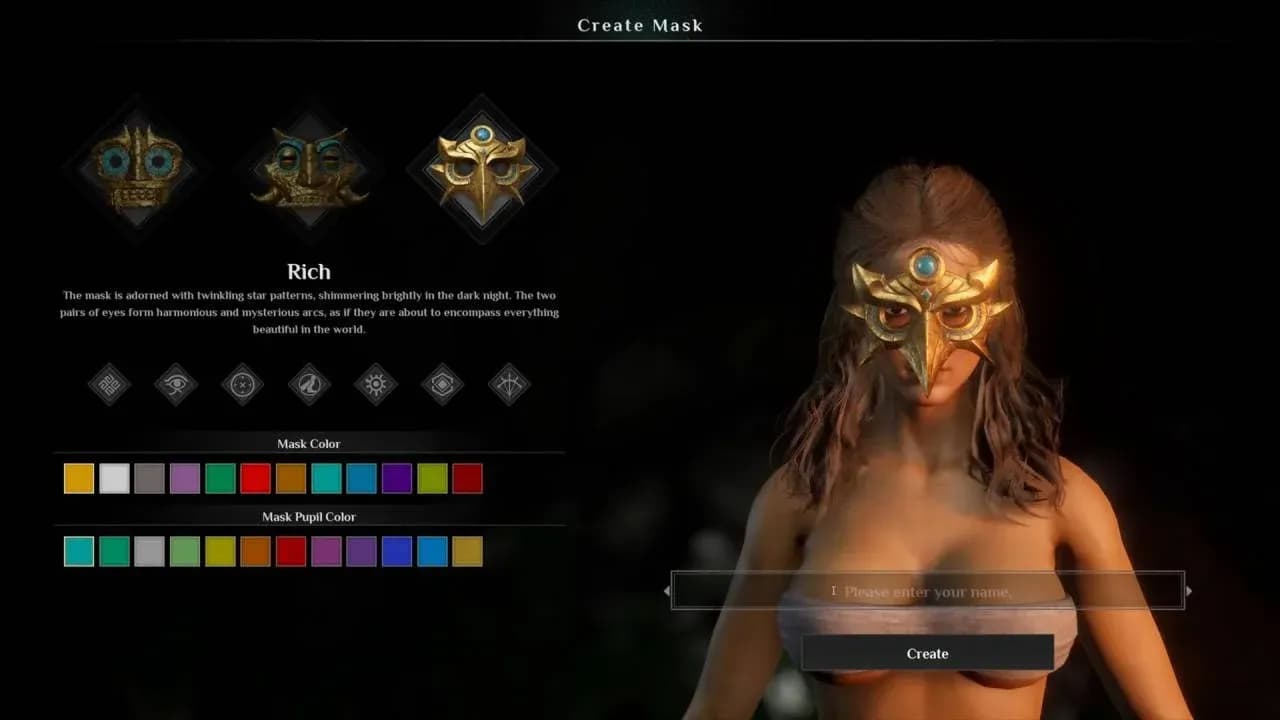This screenshot has height=720, width=1280.
Task: Select the crossed bow pattern icon
Action: [508, 385]
